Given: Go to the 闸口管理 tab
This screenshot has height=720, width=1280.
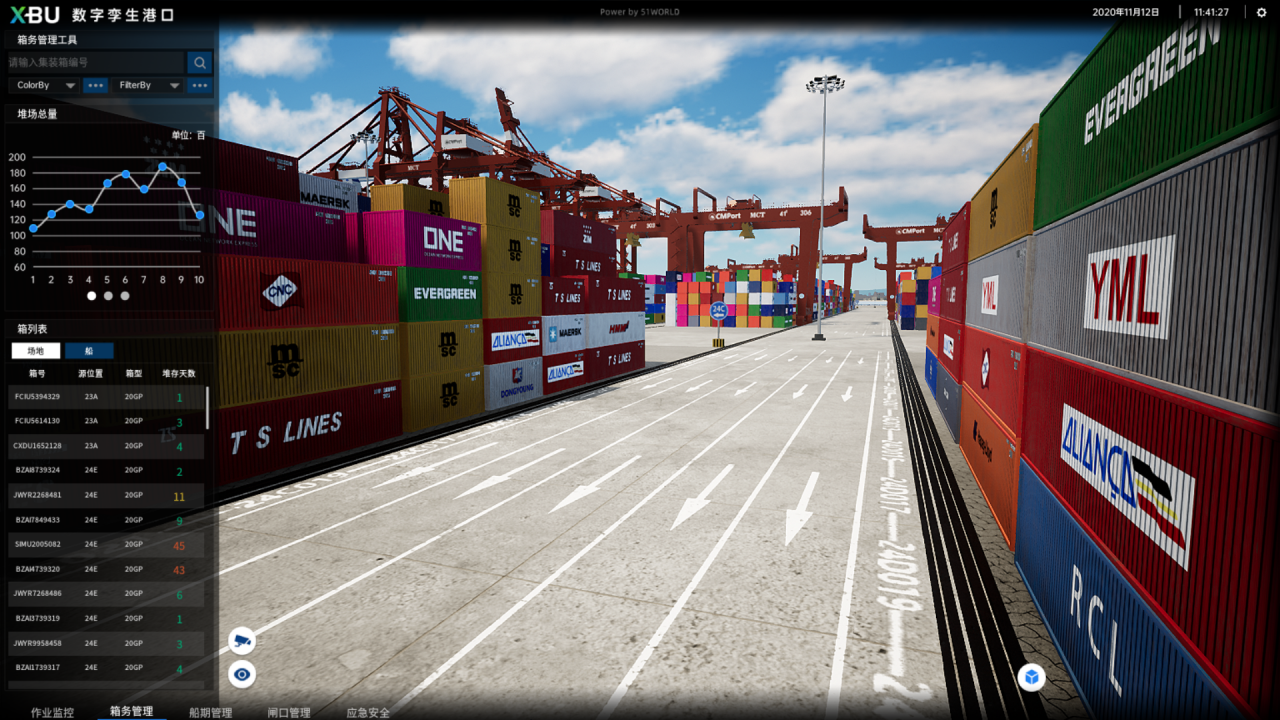Looking at the screenshot, I should coord(288,712).
